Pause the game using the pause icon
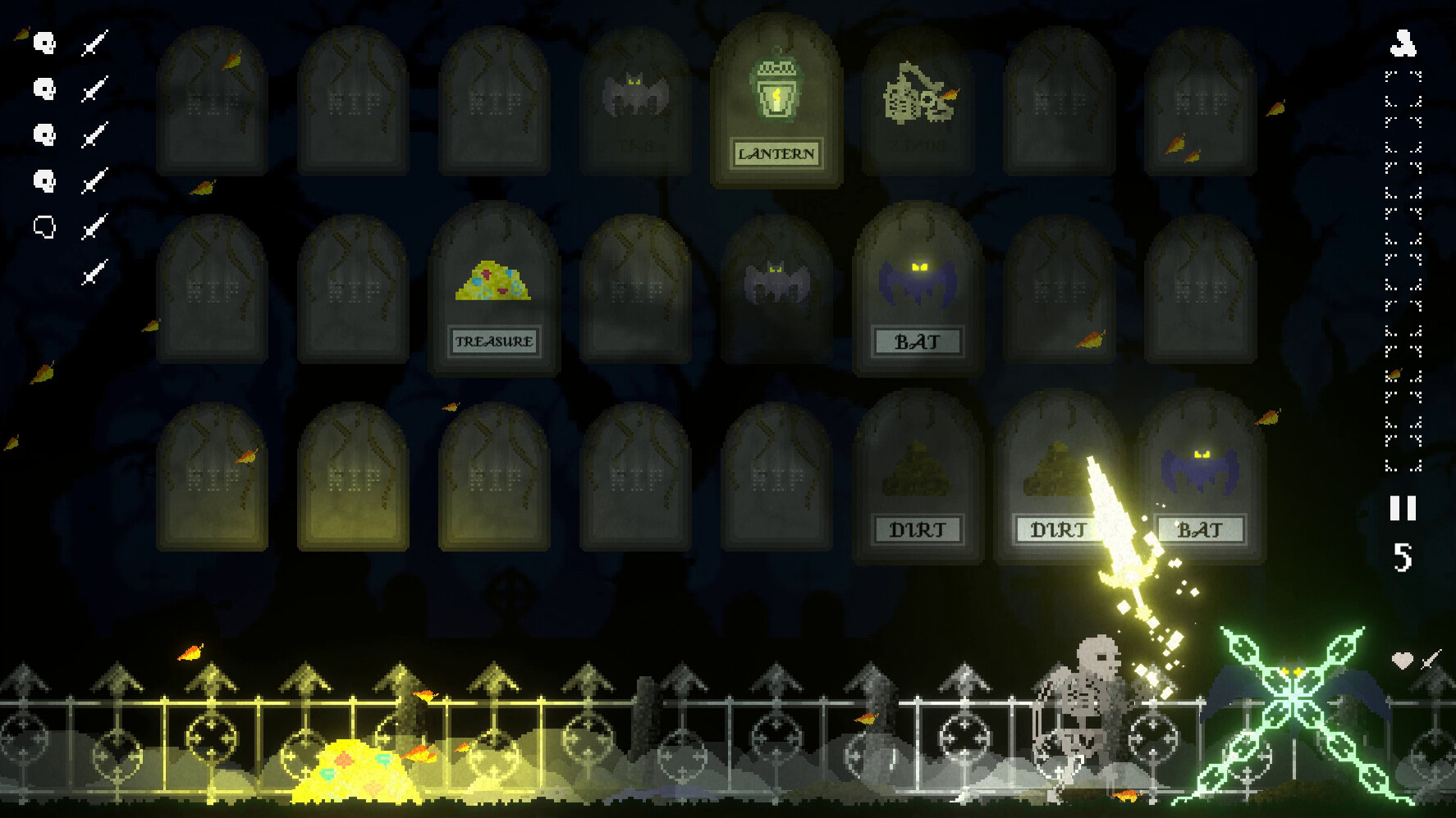 (x=1405, y=509)
